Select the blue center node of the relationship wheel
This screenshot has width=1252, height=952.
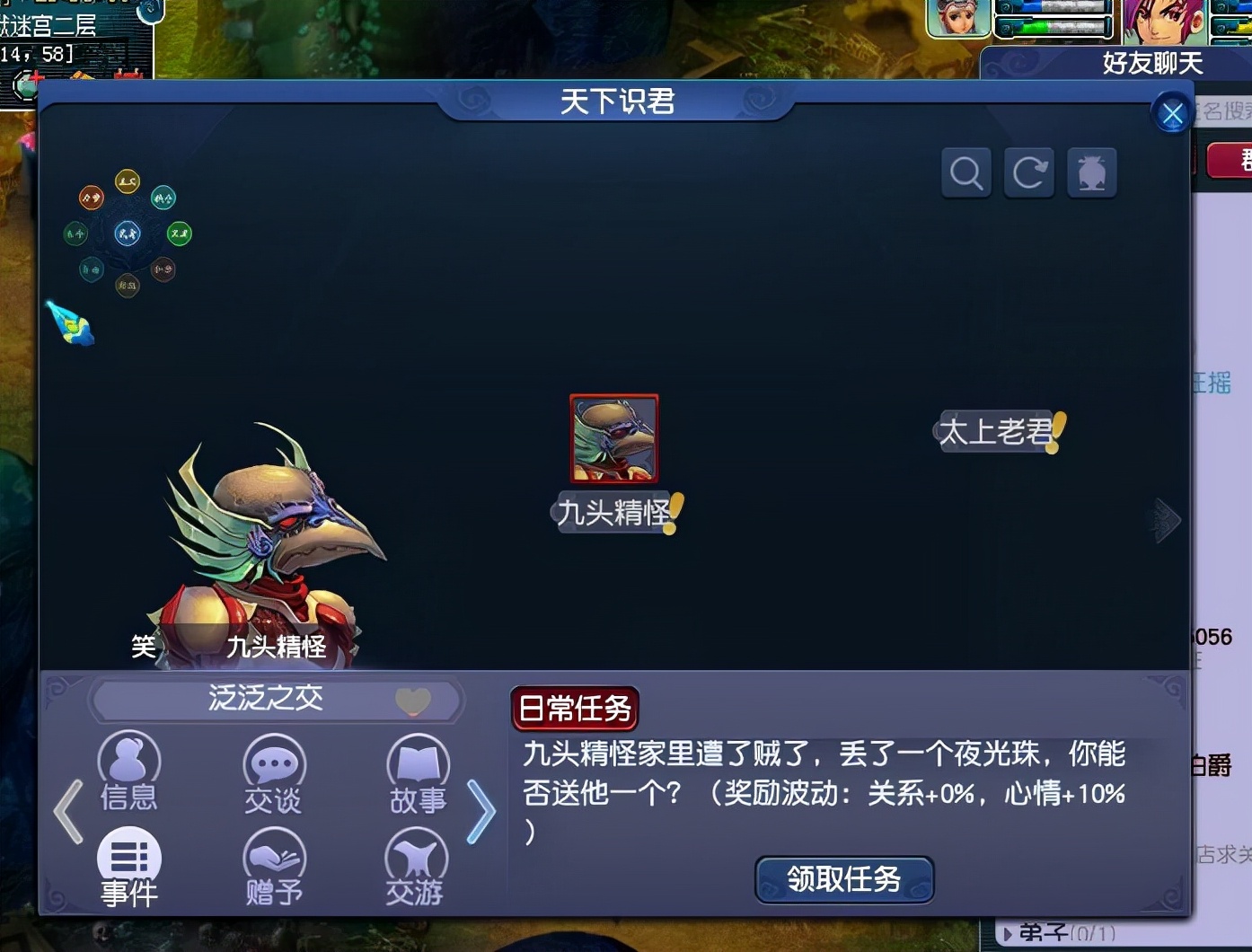pyautogui.click(x=127, y=234)
